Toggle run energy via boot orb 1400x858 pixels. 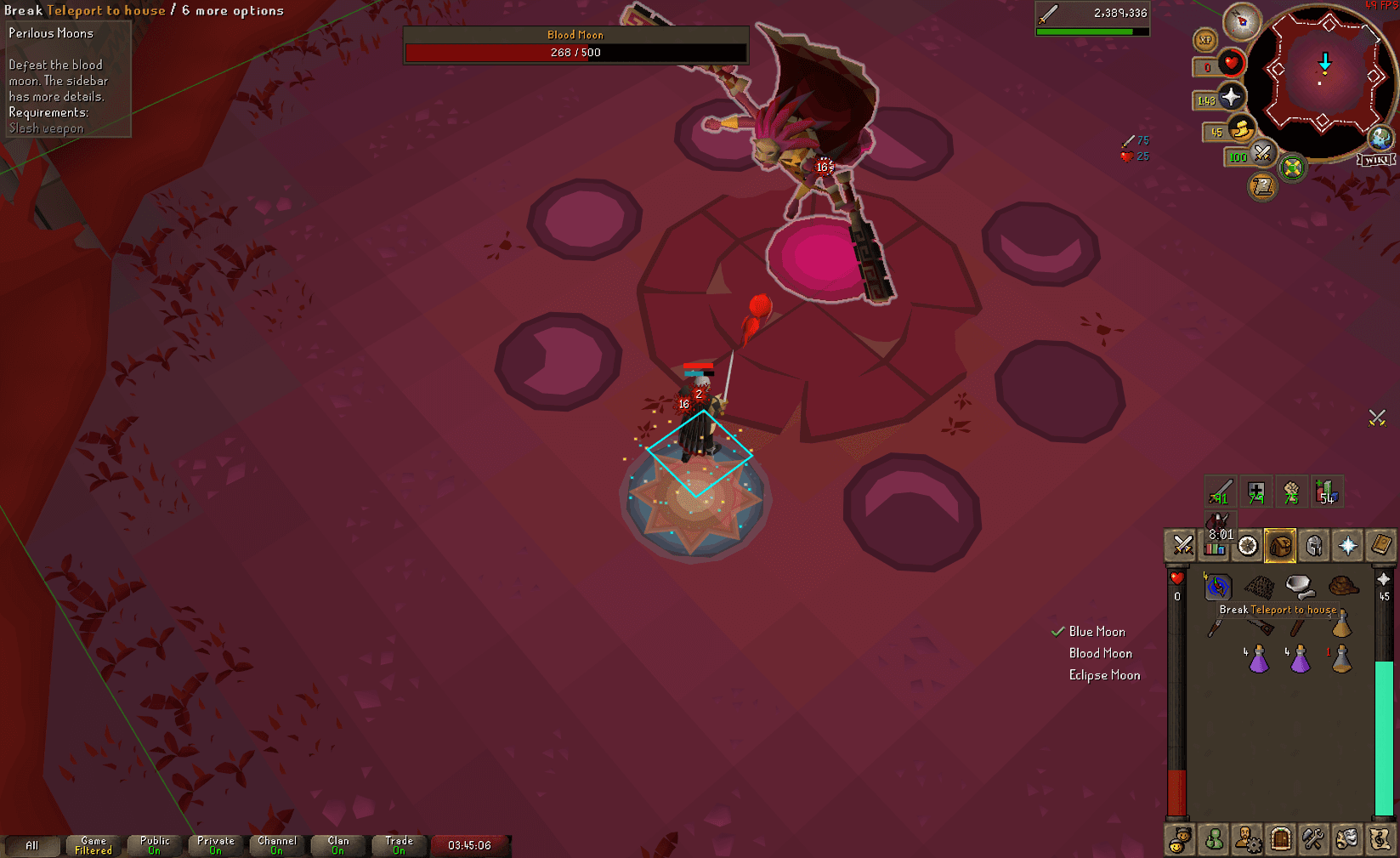coord(1242,130)
